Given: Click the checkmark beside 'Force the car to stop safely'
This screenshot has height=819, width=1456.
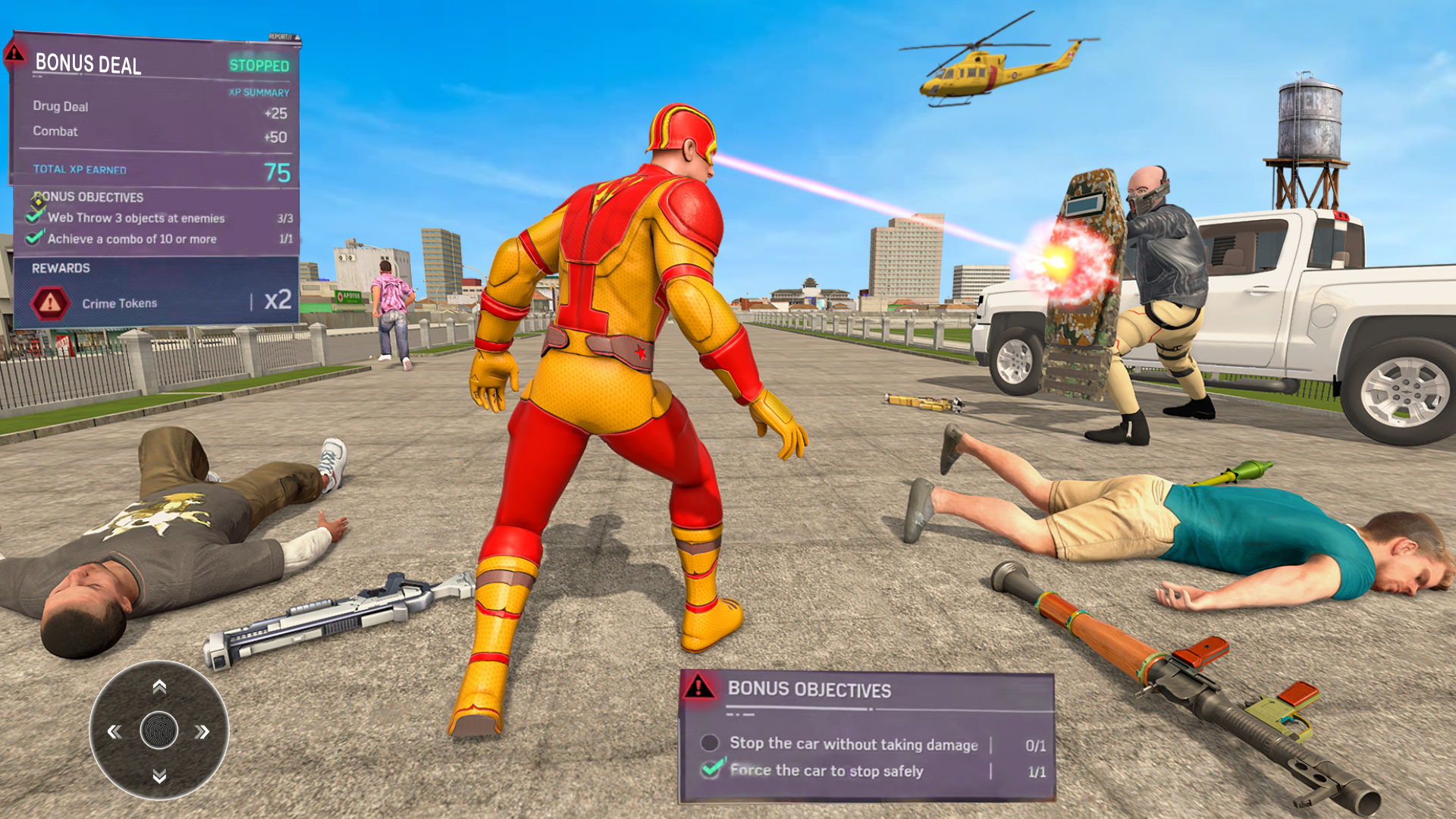Looking at the screenshot, I should point(711,770).
